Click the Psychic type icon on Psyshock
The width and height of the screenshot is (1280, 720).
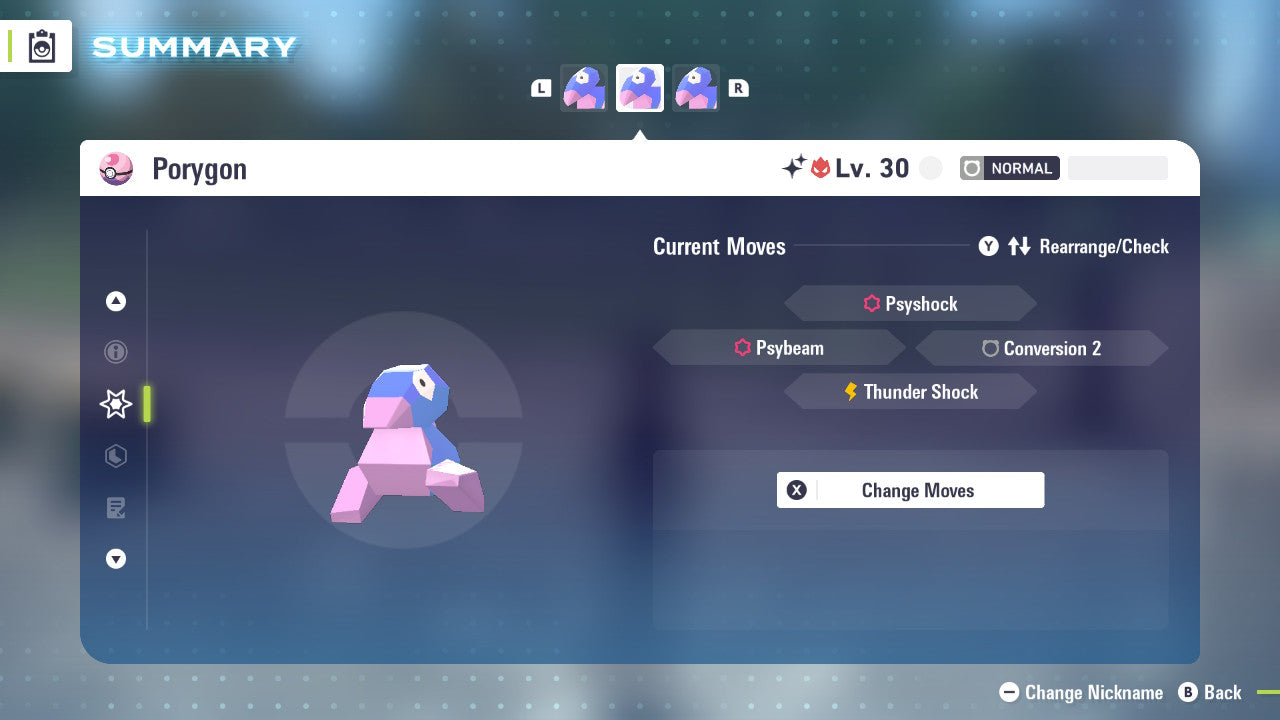point(871,303)
